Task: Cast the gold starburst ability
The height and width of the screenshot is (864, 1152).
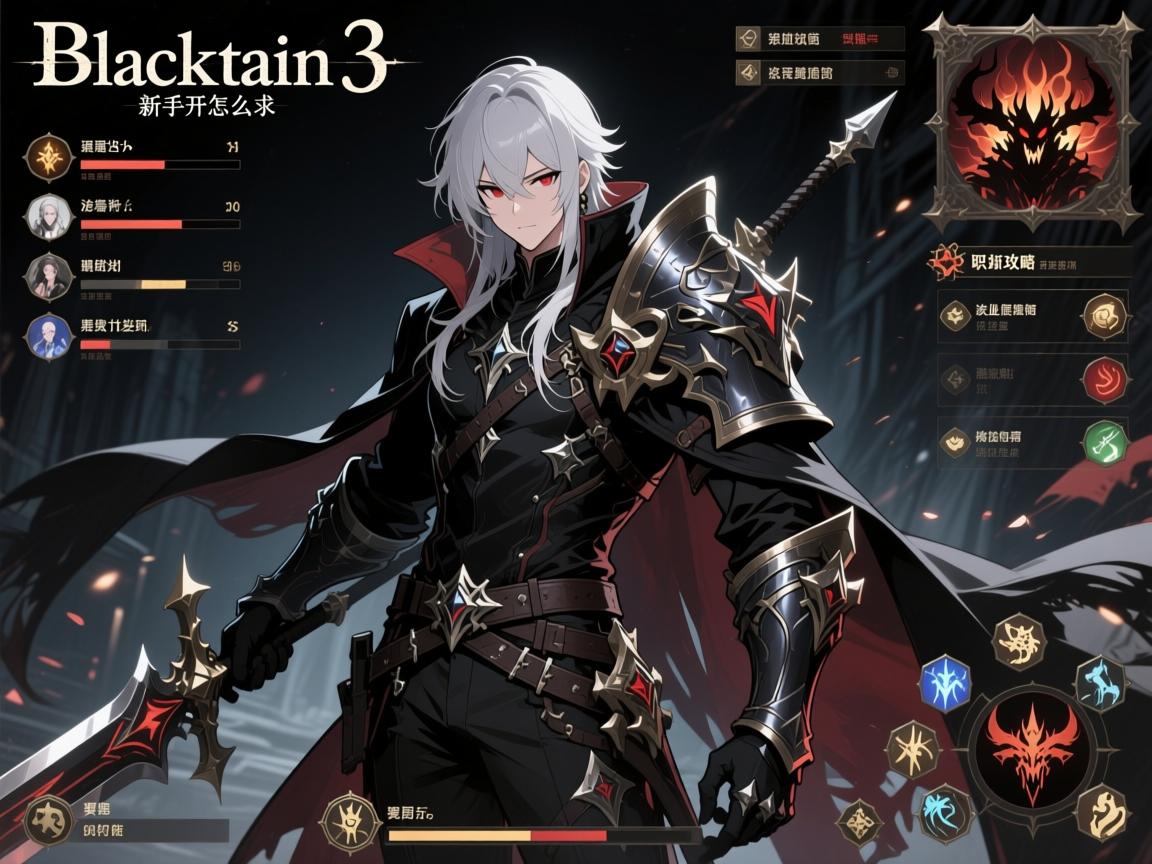Action: [x=912, y=748]
